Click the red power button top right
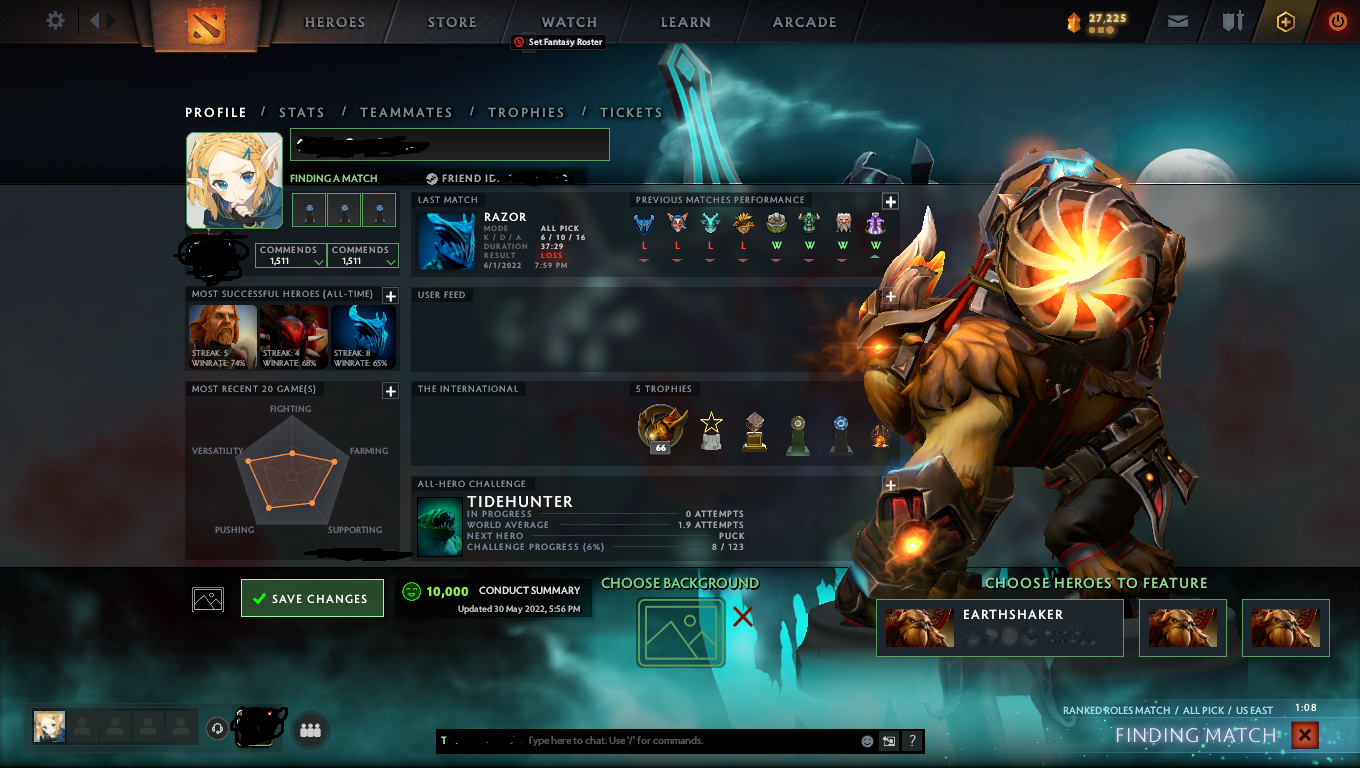1360x768 pixels. click(1337, 21)
